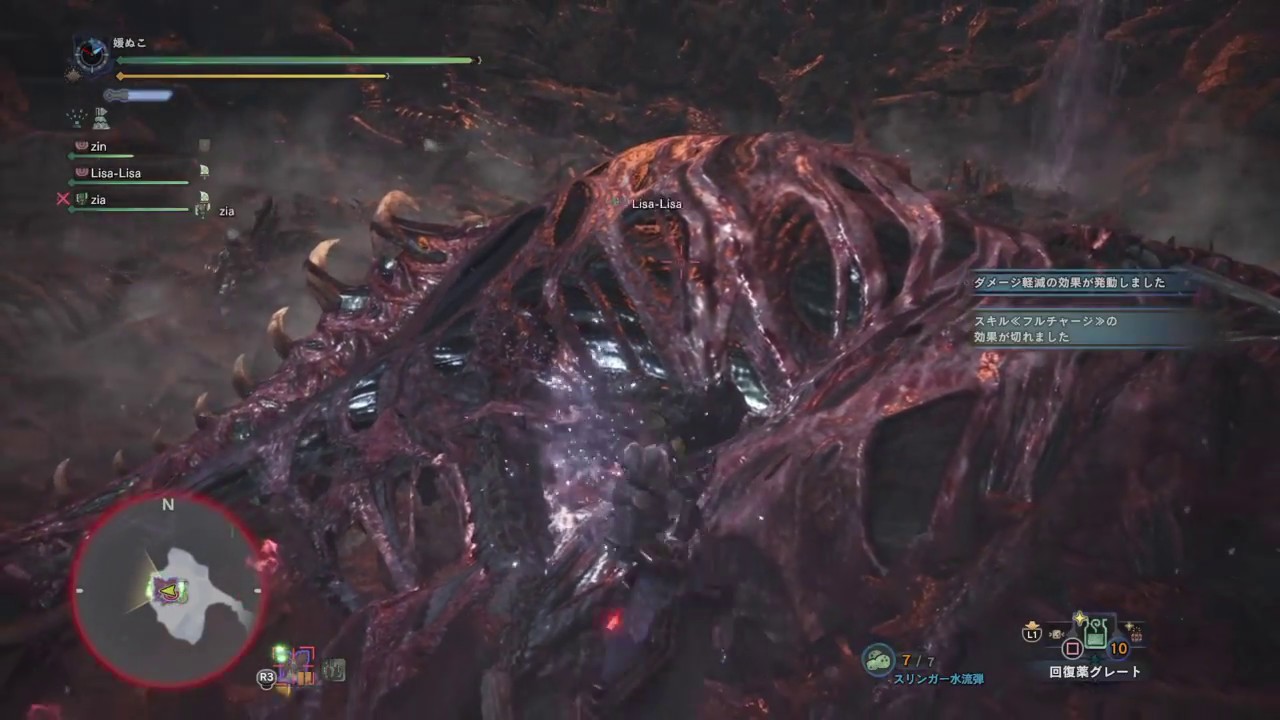This screenshot has width=1280, height=720.
Task: Select the Lisa-Lisa name tag on the monster
Action: [656, 203]
